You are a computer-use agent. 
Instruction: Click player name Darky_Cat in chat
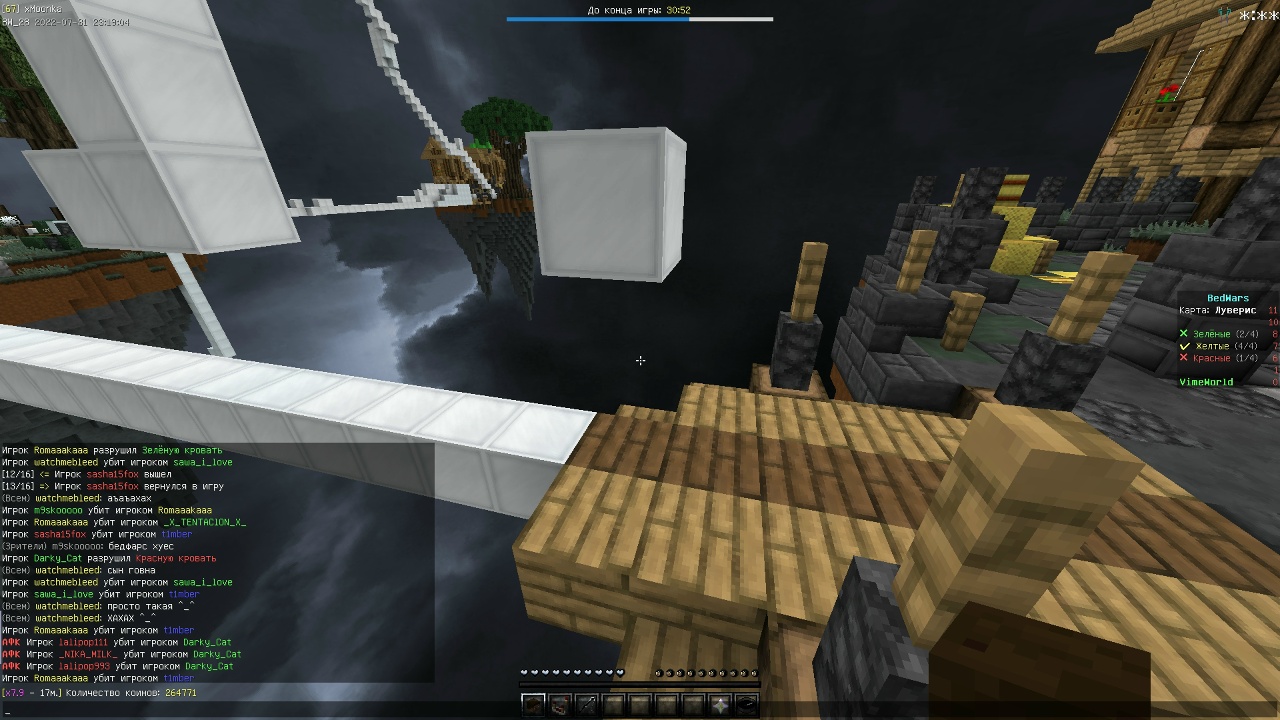click(205, 641)
